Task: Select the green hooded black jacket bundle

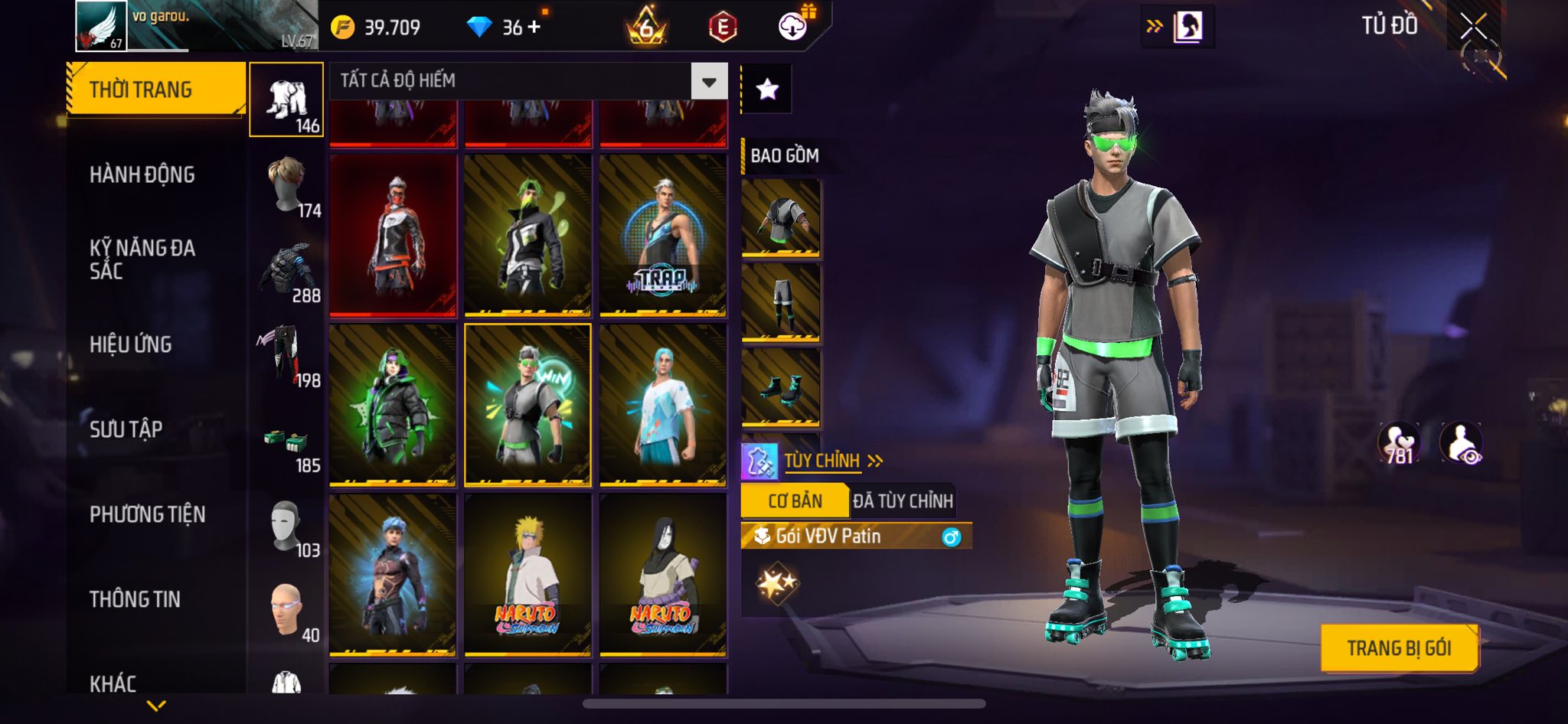Action: pos(393,405)
